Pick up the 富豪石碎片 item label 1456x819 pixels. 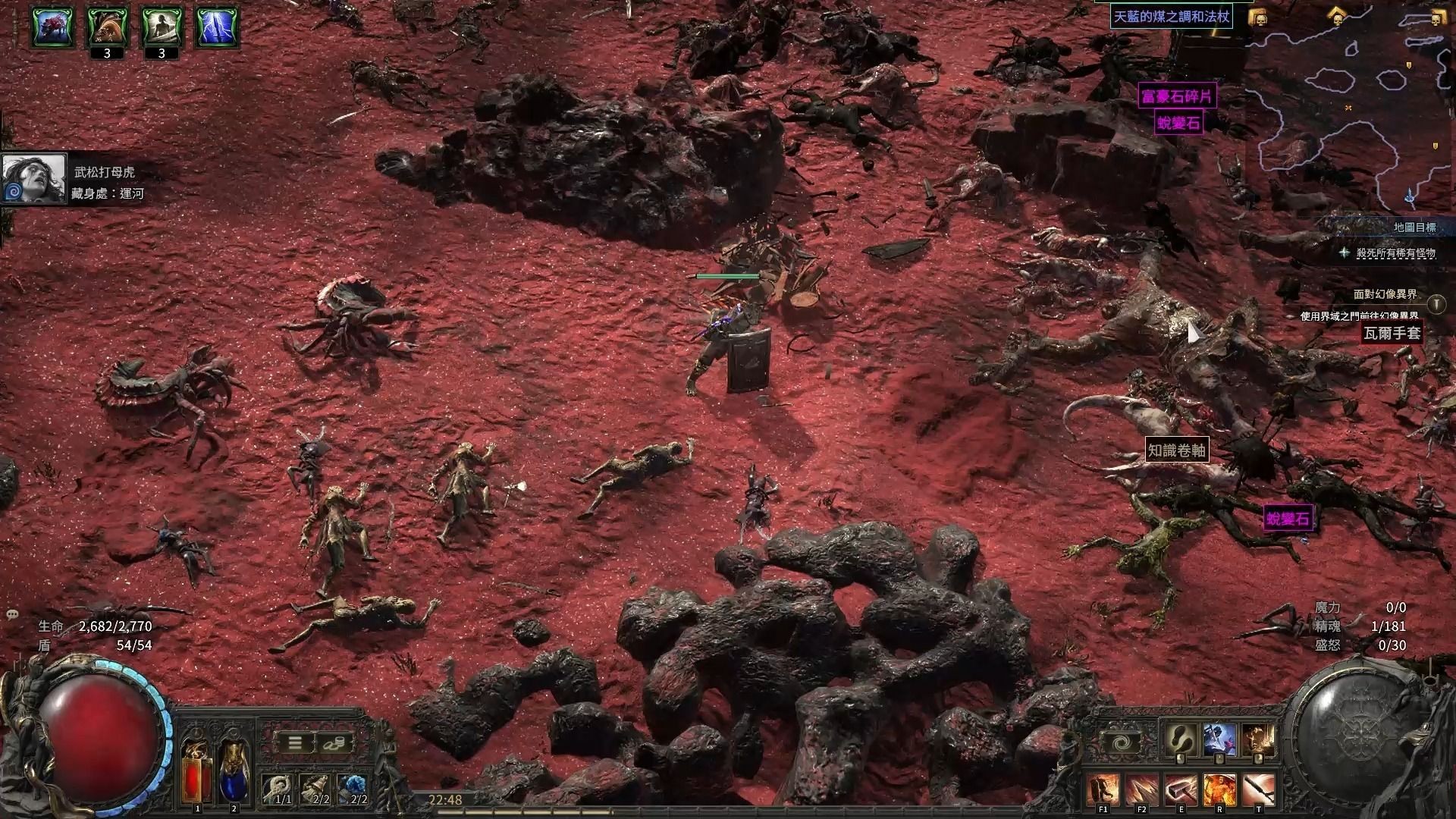pyautogui.click(x=1178, y=96)
